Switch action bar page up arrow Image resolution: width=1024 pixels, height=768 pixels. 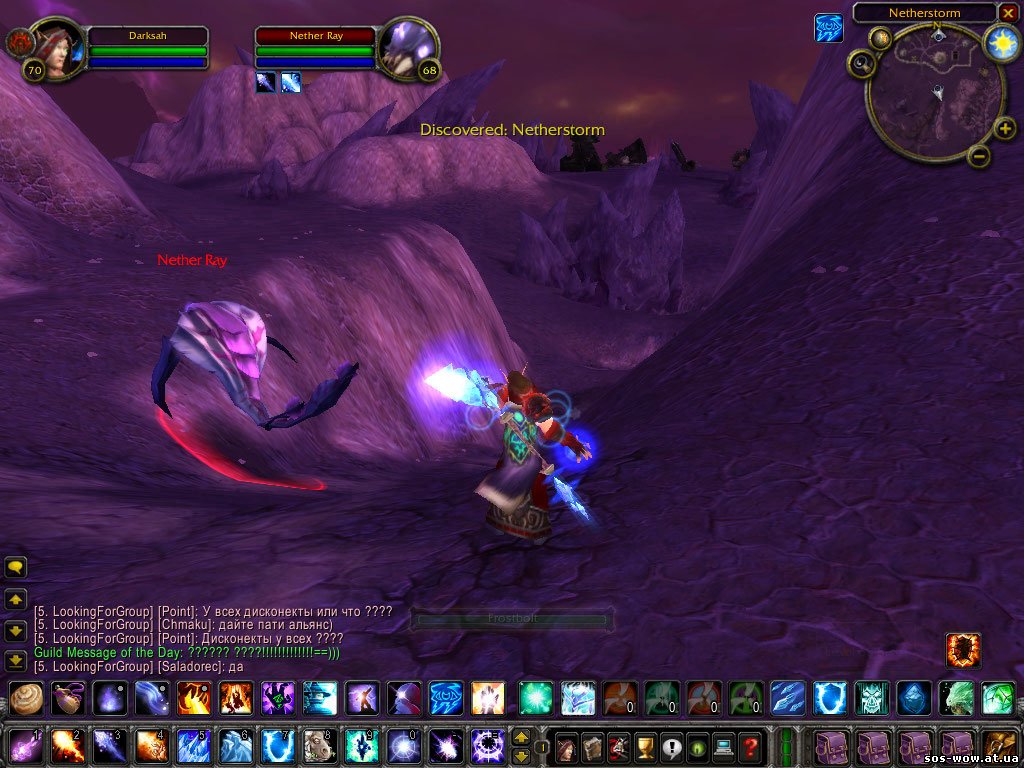point(521,737)
